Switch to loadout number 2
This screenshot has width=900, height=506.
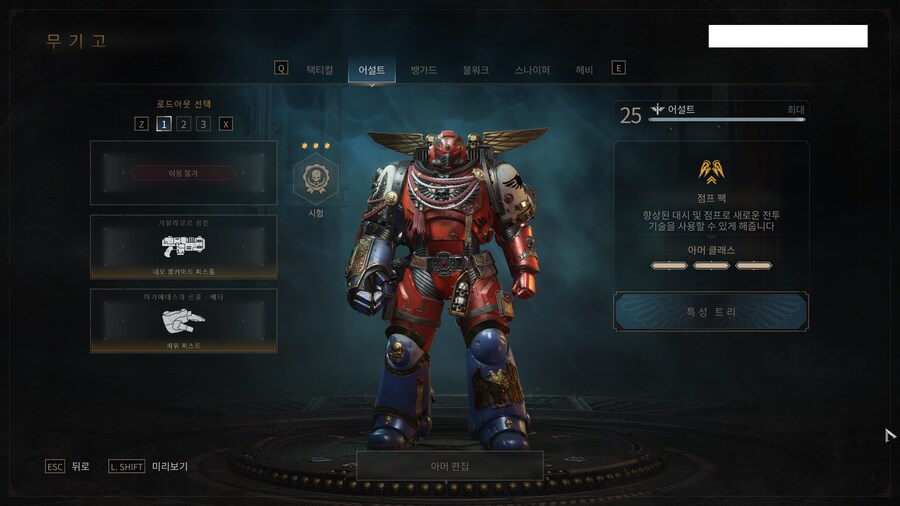[183, 124]
